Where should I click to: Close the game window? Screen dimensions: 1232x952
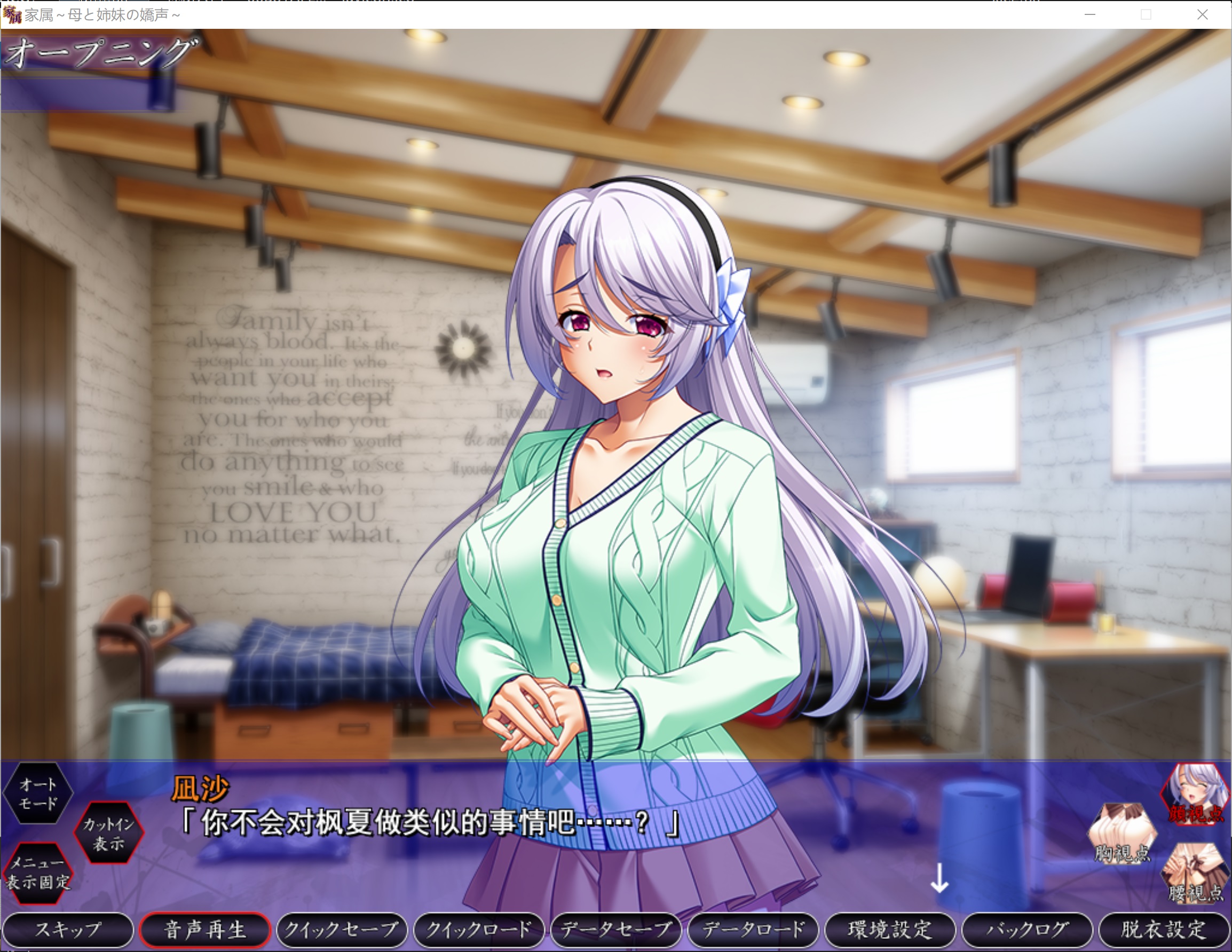tap(1202, 14)
